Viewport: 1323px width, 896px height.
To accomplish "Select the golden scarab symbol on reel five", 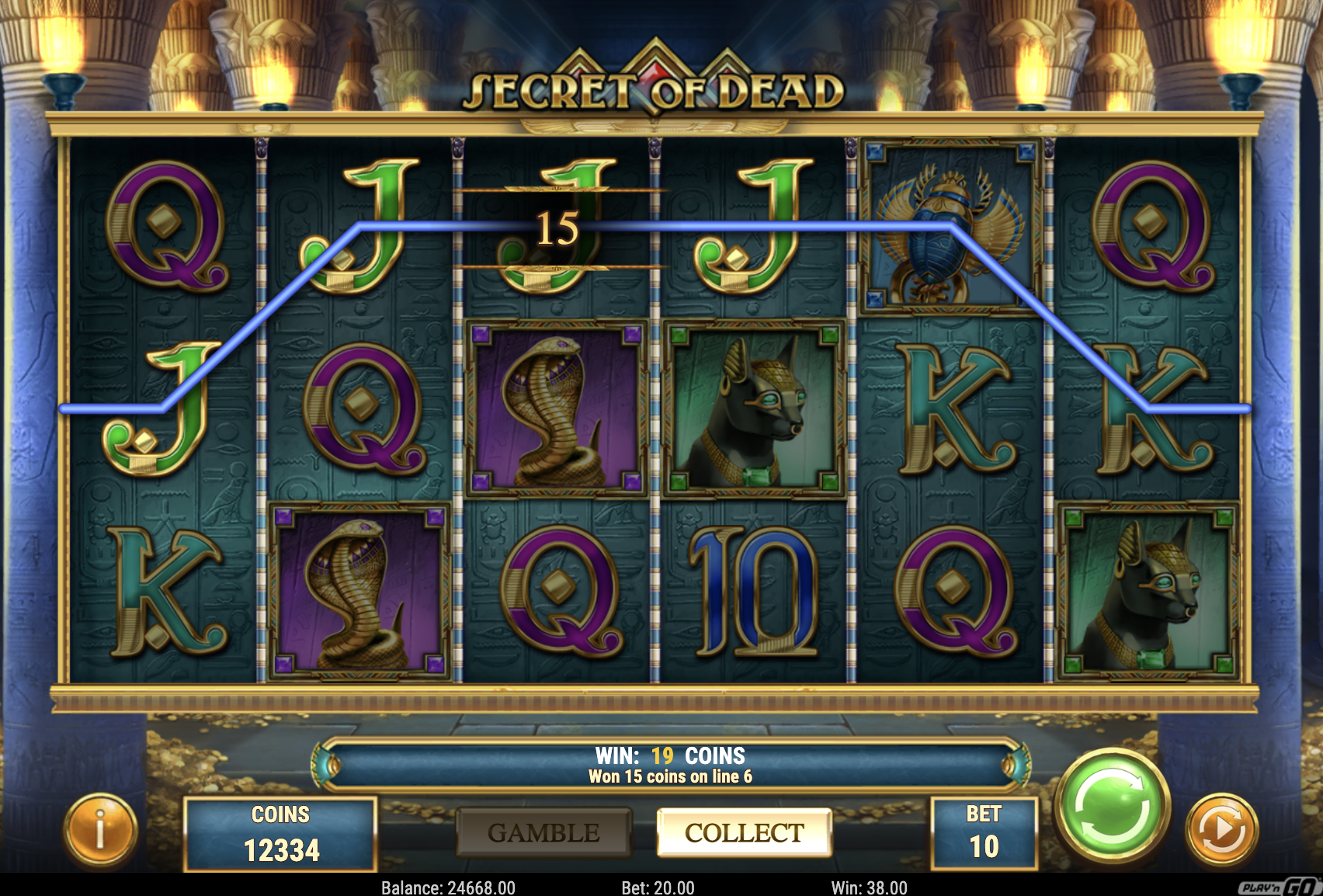I will [x=946, y=225].
